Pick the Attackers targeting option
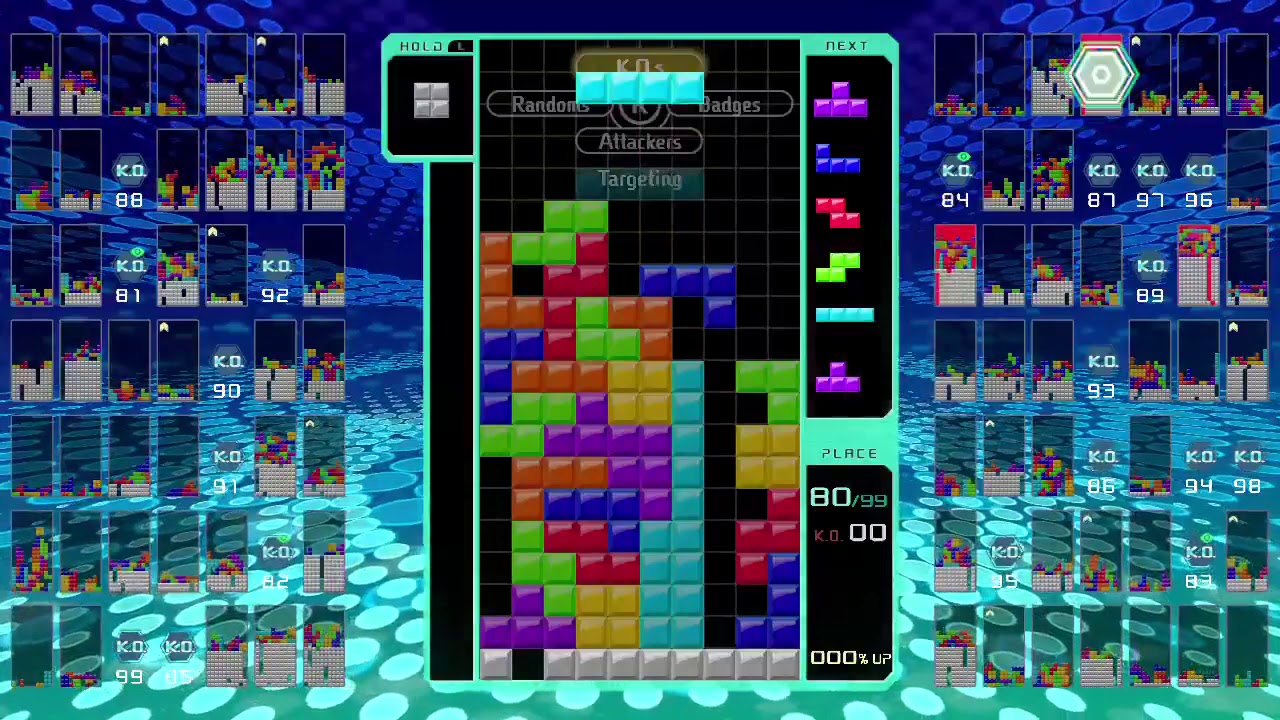 639,142
